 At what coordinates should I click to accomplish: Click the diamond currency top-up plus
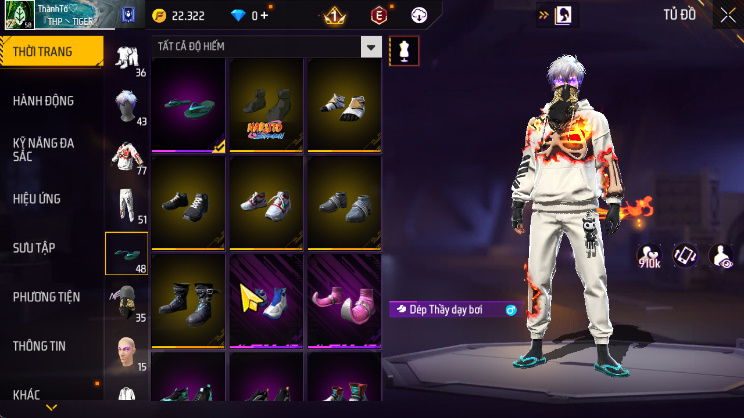point(264,15)
